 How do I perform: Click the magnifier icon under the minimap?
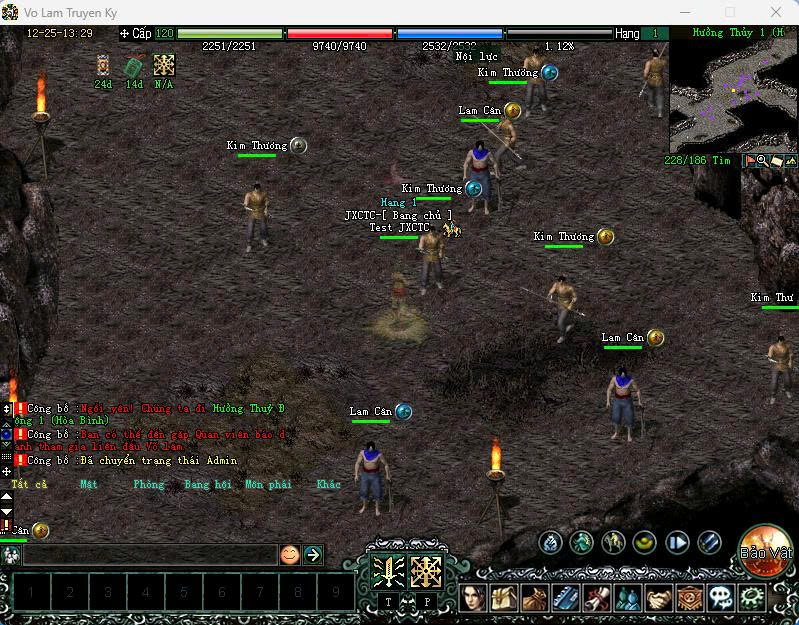763,161
